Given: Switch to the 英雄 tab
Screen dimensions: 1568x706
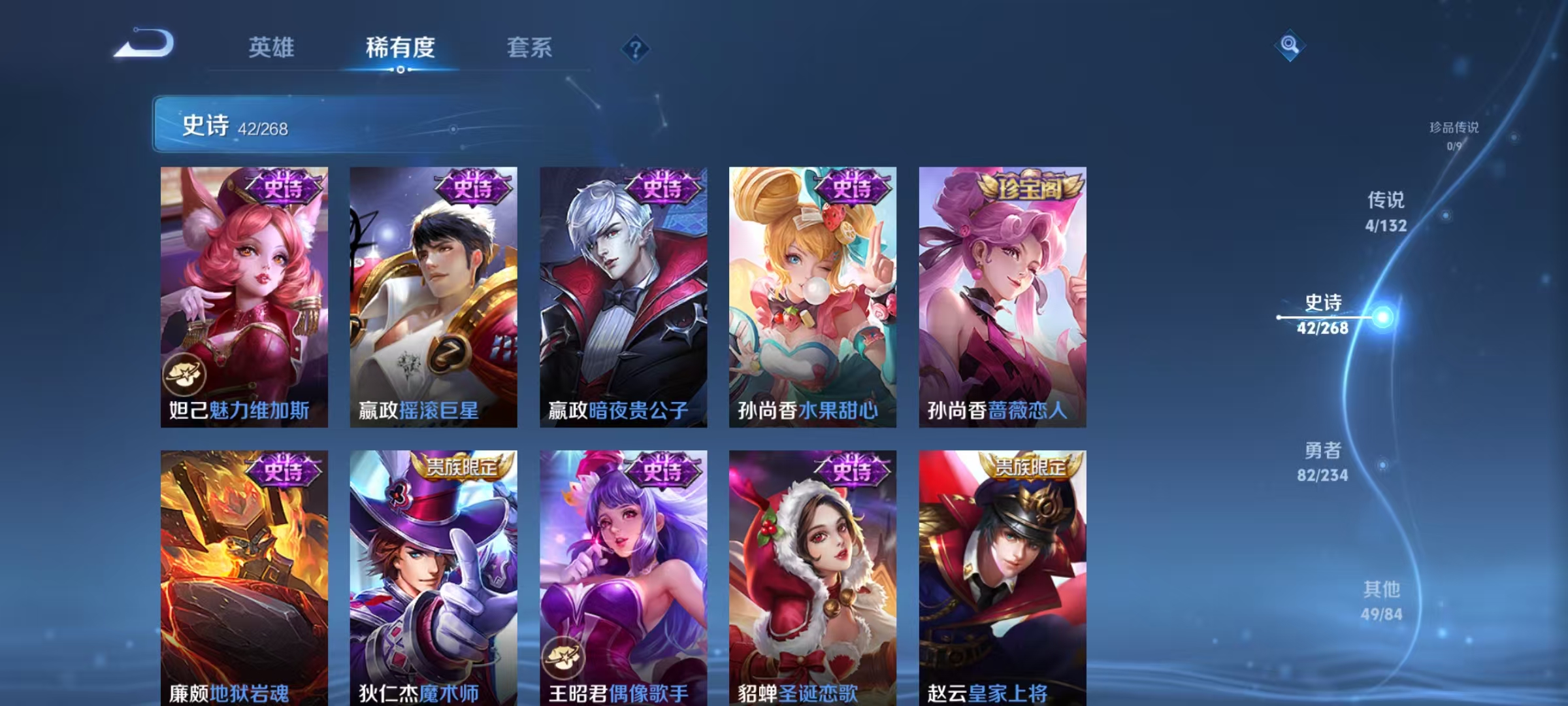Looking at the screenshot, I should [x=272, y=47].
